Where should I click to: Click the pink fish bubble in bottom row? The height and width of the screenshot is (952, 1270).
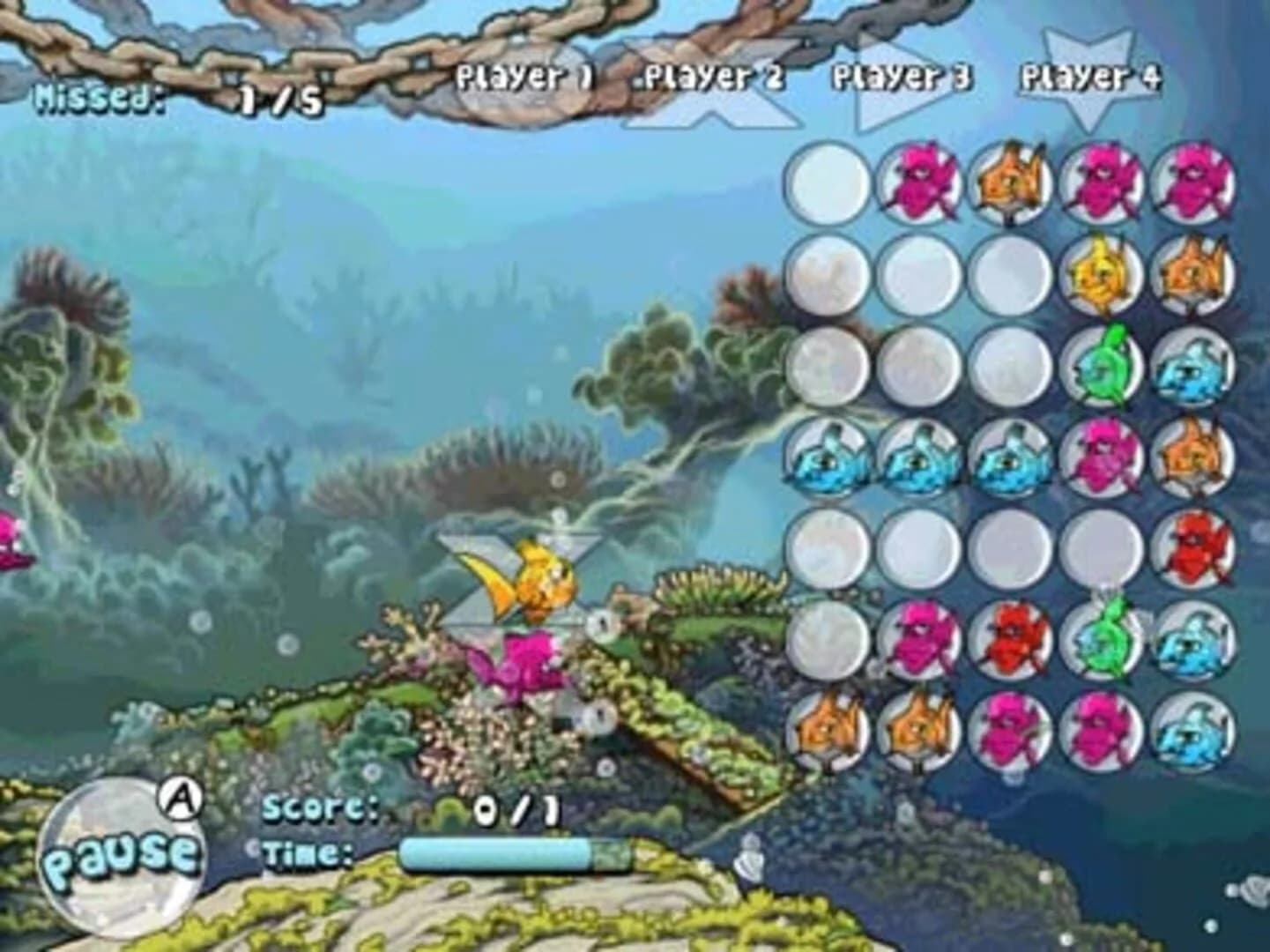coord(1014,733)
